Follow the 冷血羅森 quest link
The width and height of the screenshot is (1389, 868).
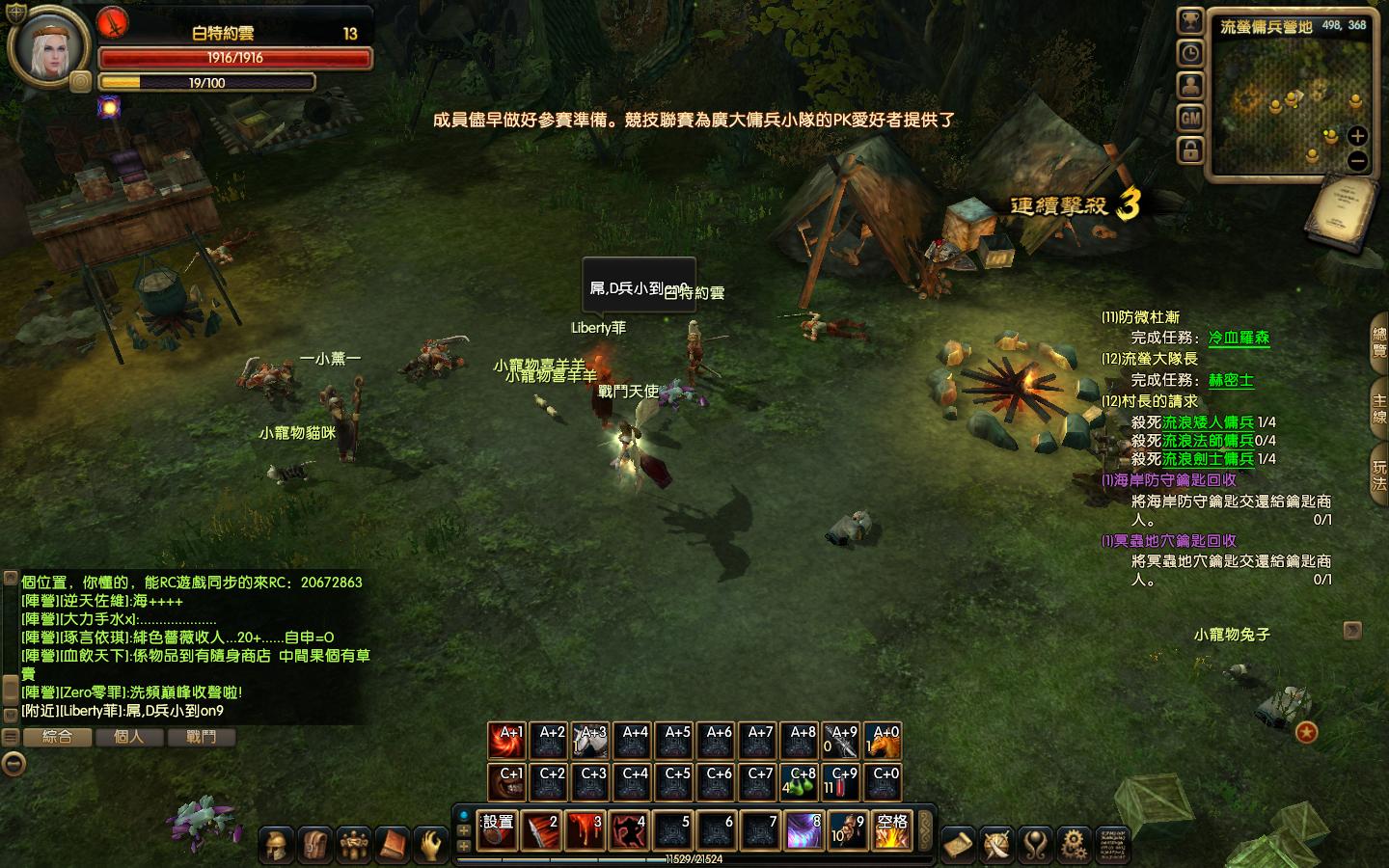pyautogui.click(x=1239, y=338)
